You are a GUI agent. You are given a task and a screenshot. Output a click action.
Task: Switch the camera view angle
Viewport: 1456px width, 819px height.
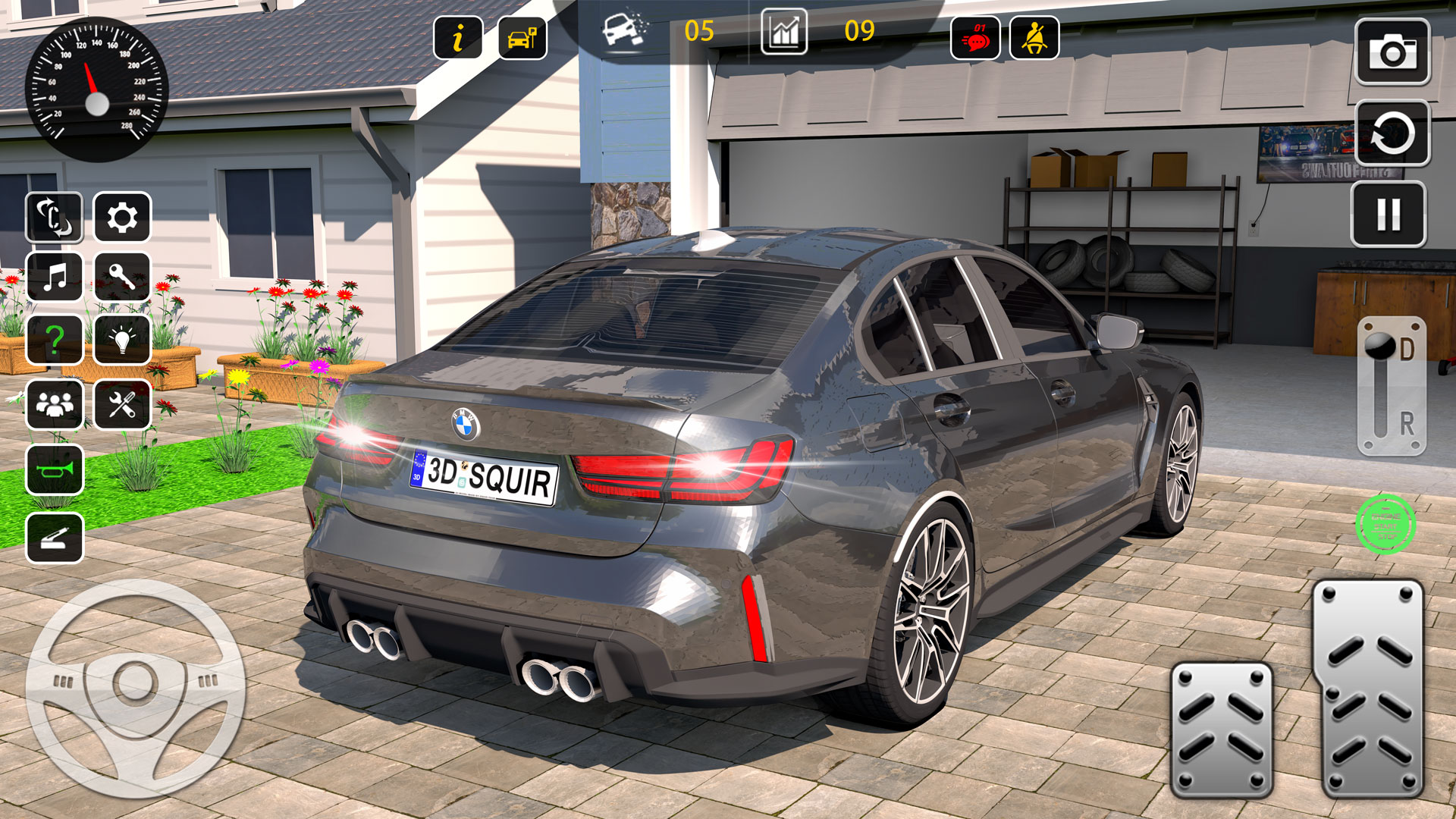click(53, 218)
